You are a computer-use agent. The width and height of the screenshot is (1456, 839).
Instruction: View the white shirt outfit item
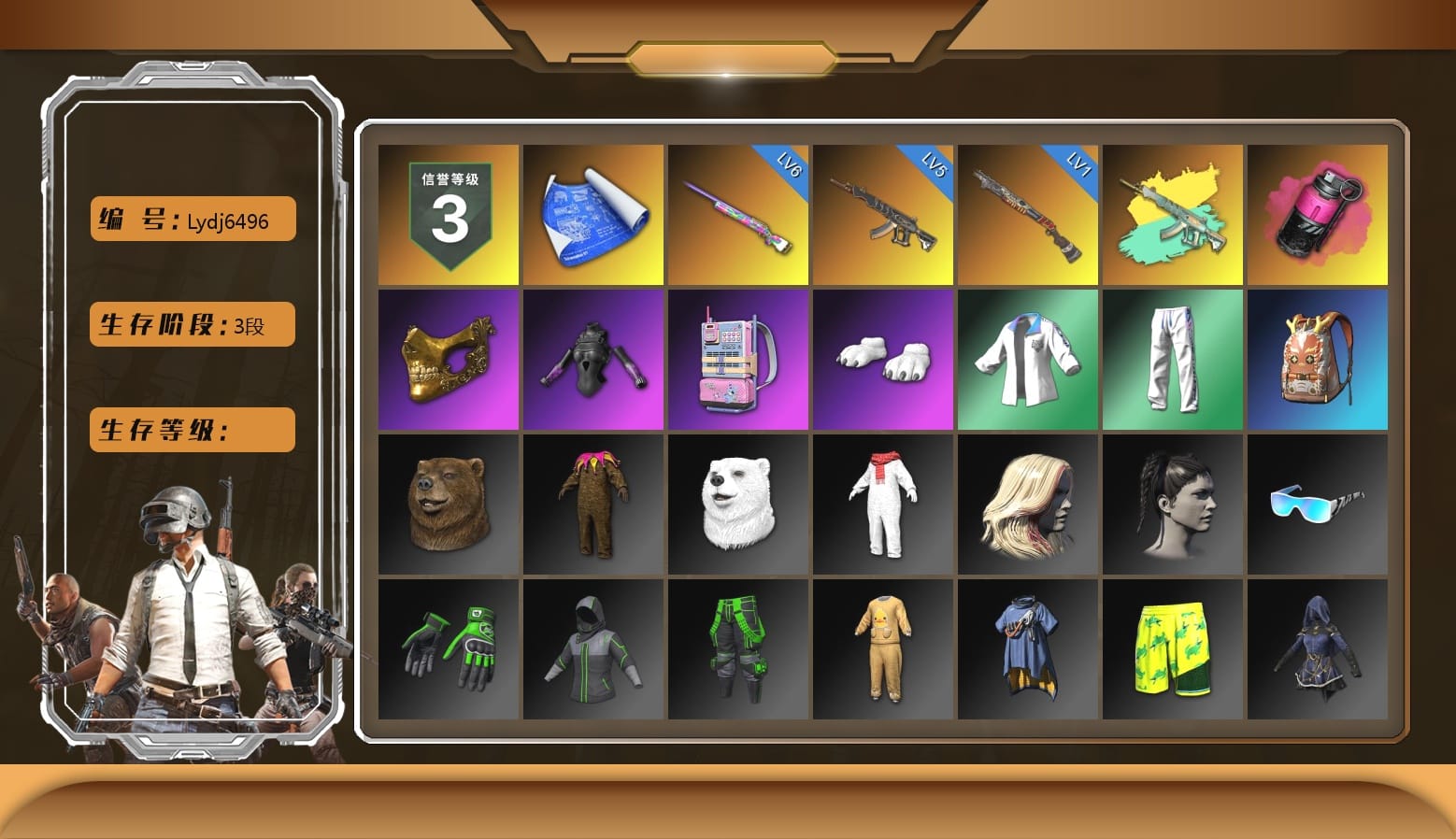pos(1028,359)
